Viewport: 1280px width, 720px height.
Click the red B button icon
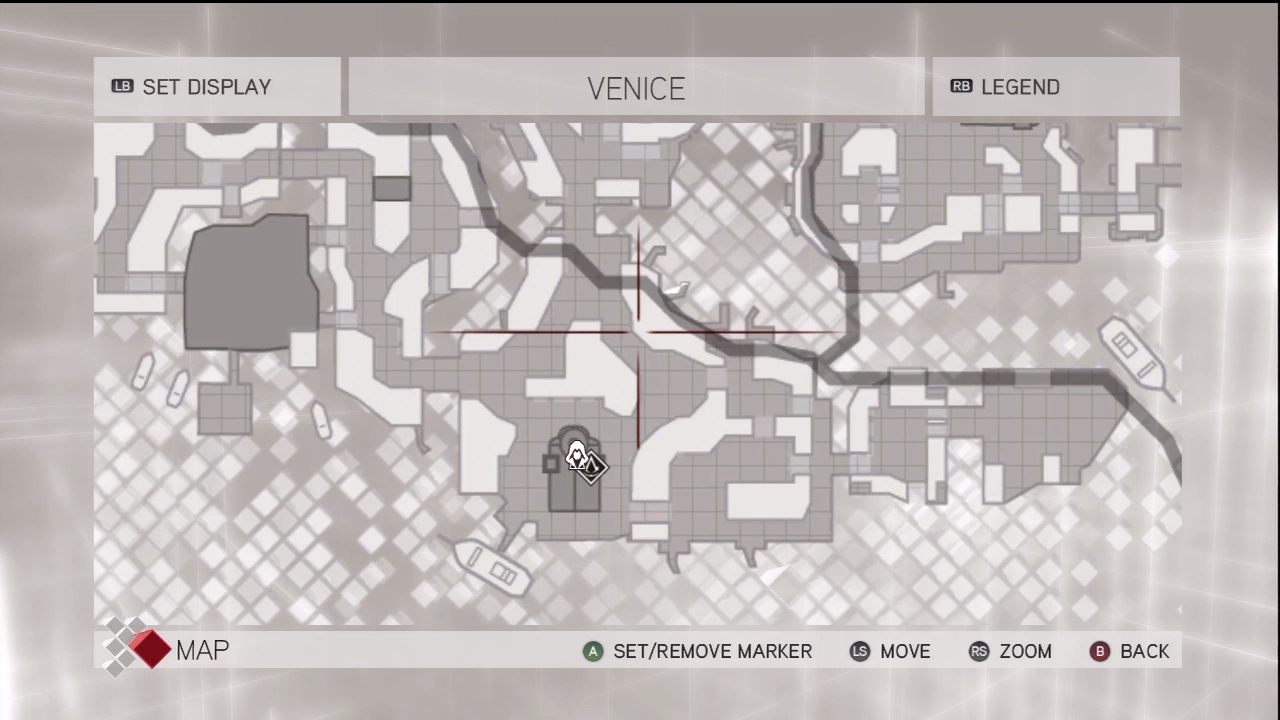click(x=1099, y=651)
